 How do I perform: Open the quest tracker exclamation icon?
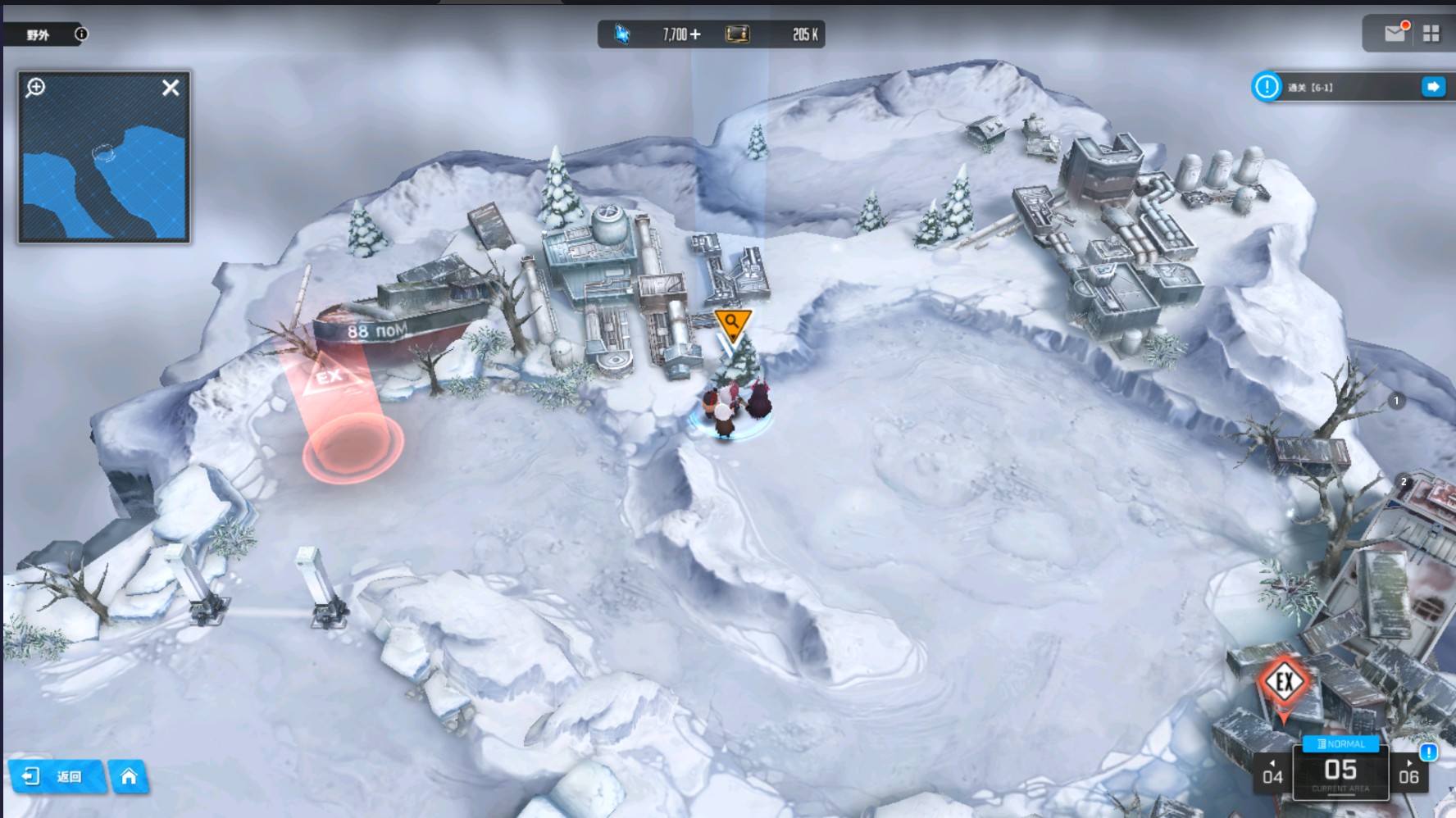tap(1267, 87)
